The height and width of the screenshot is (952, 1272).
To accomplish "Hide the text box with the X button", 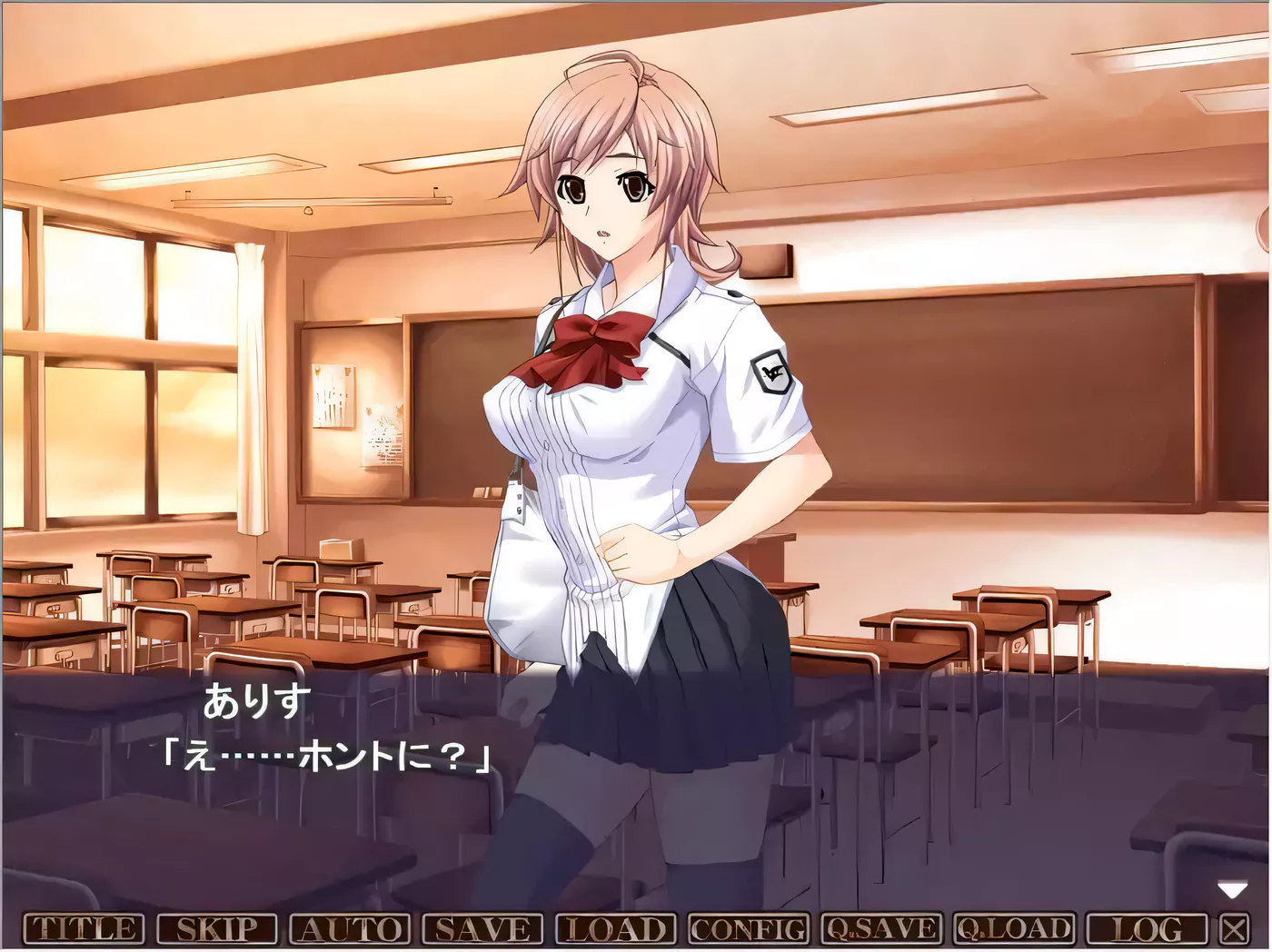I will pos(1233,929).
